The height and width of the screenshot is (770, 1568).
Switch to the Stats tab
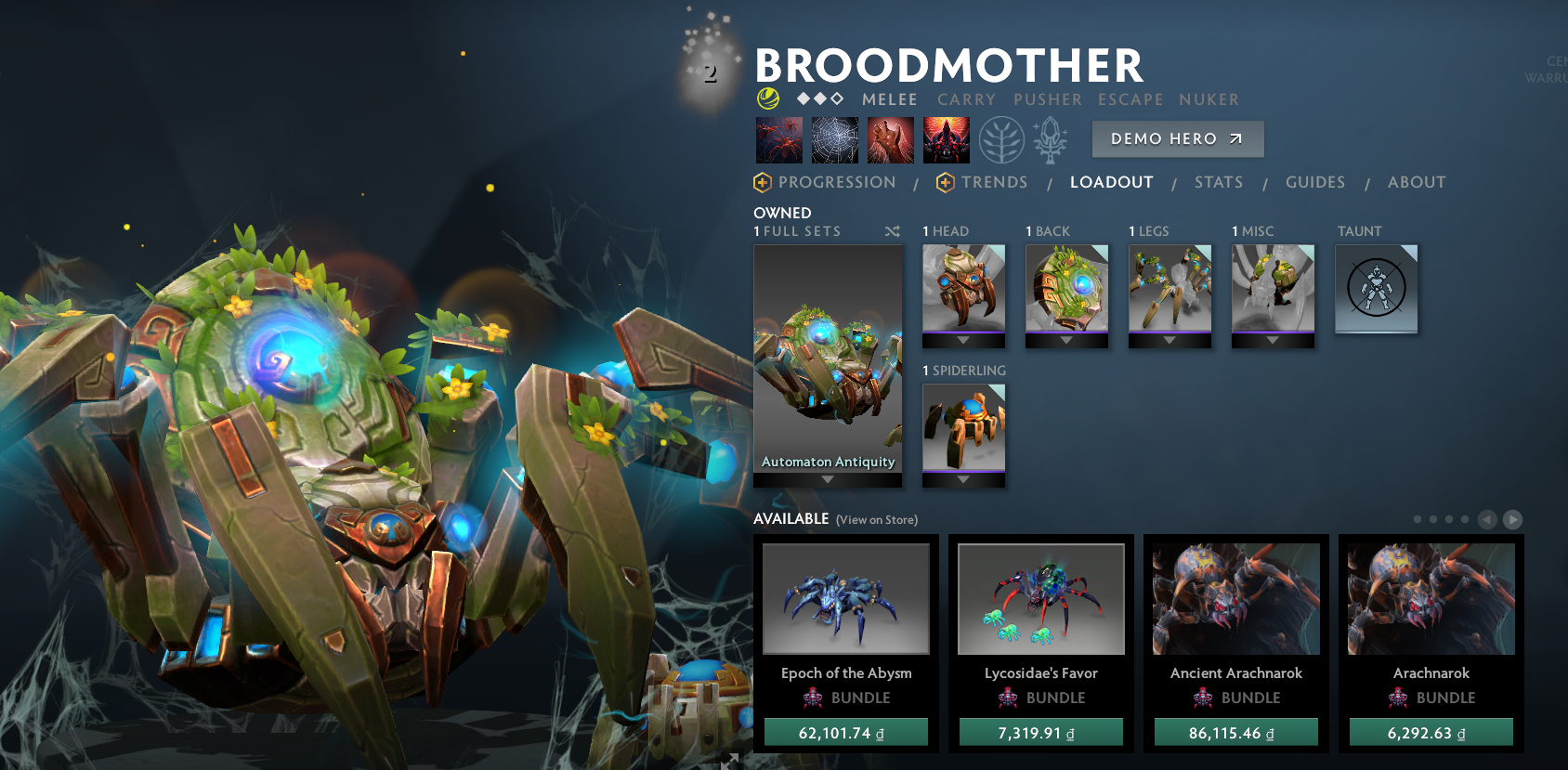coord(1219,182)
